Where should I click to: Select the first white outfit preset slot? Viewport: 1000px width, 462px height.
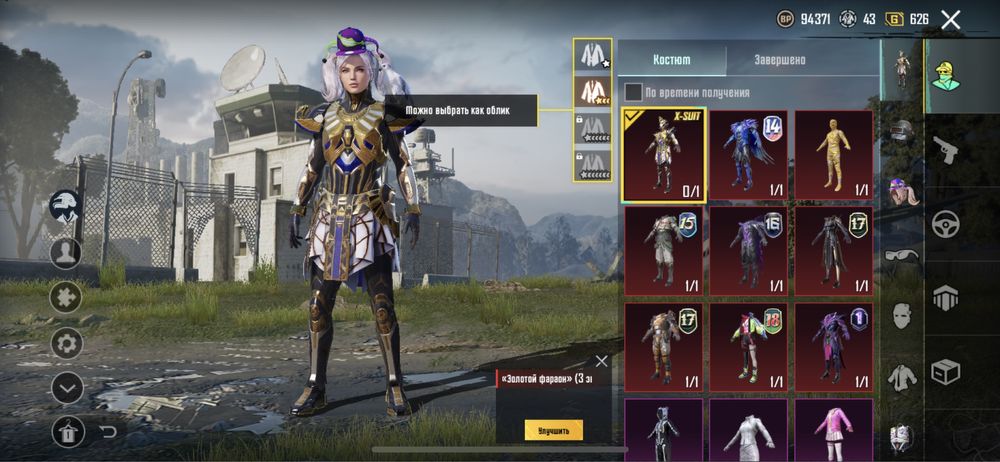click(x=592, y=56)
